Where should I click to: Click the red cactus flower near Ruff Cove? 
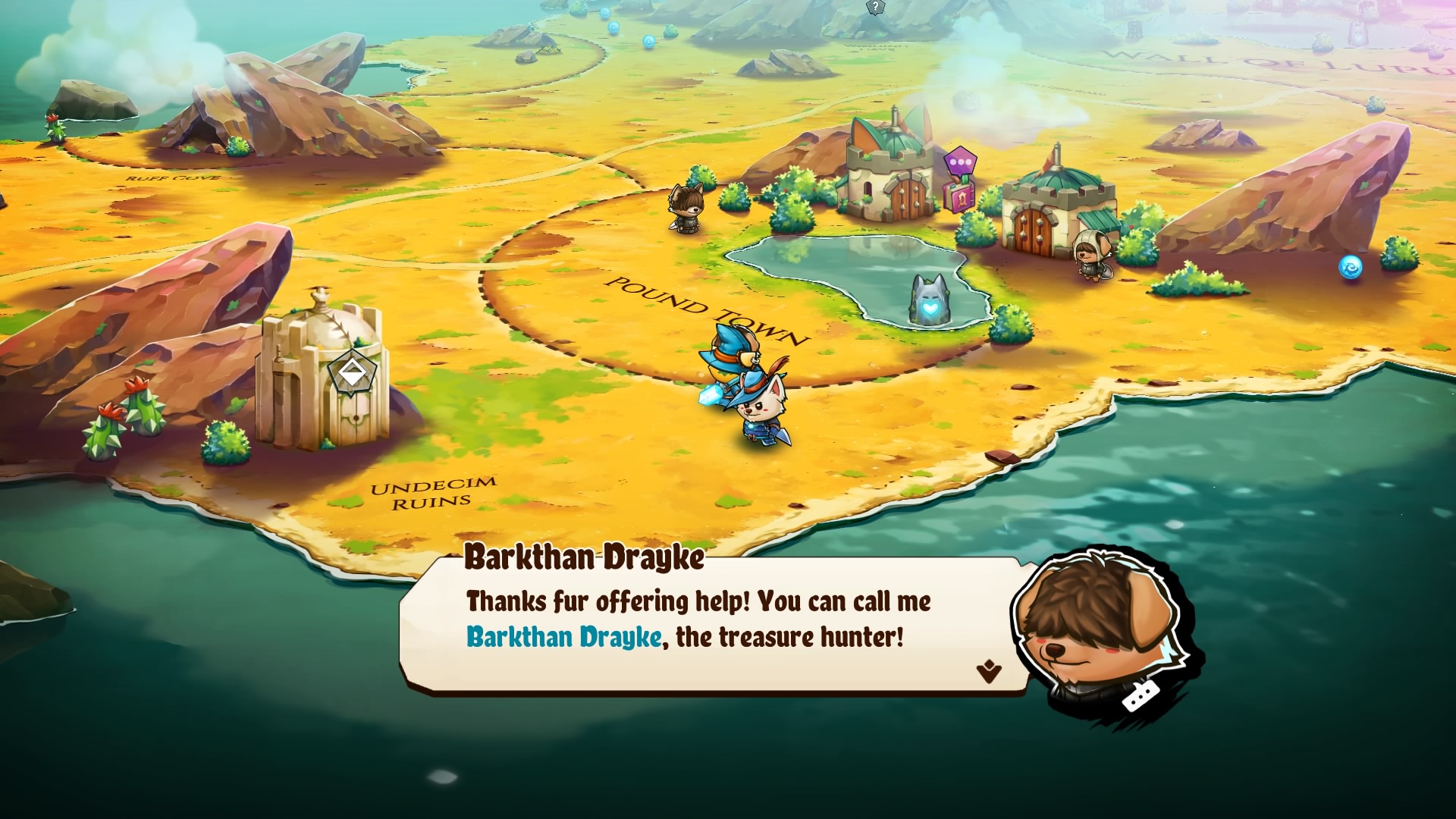click(x=53, y=118)
